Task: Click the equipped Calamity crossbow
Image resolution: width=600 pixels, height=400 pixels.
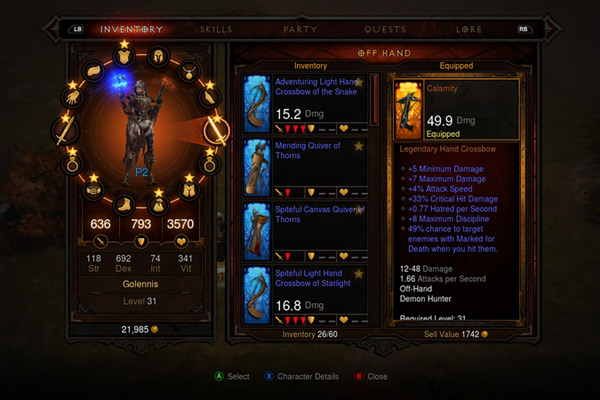Action: tap(456, 107)
